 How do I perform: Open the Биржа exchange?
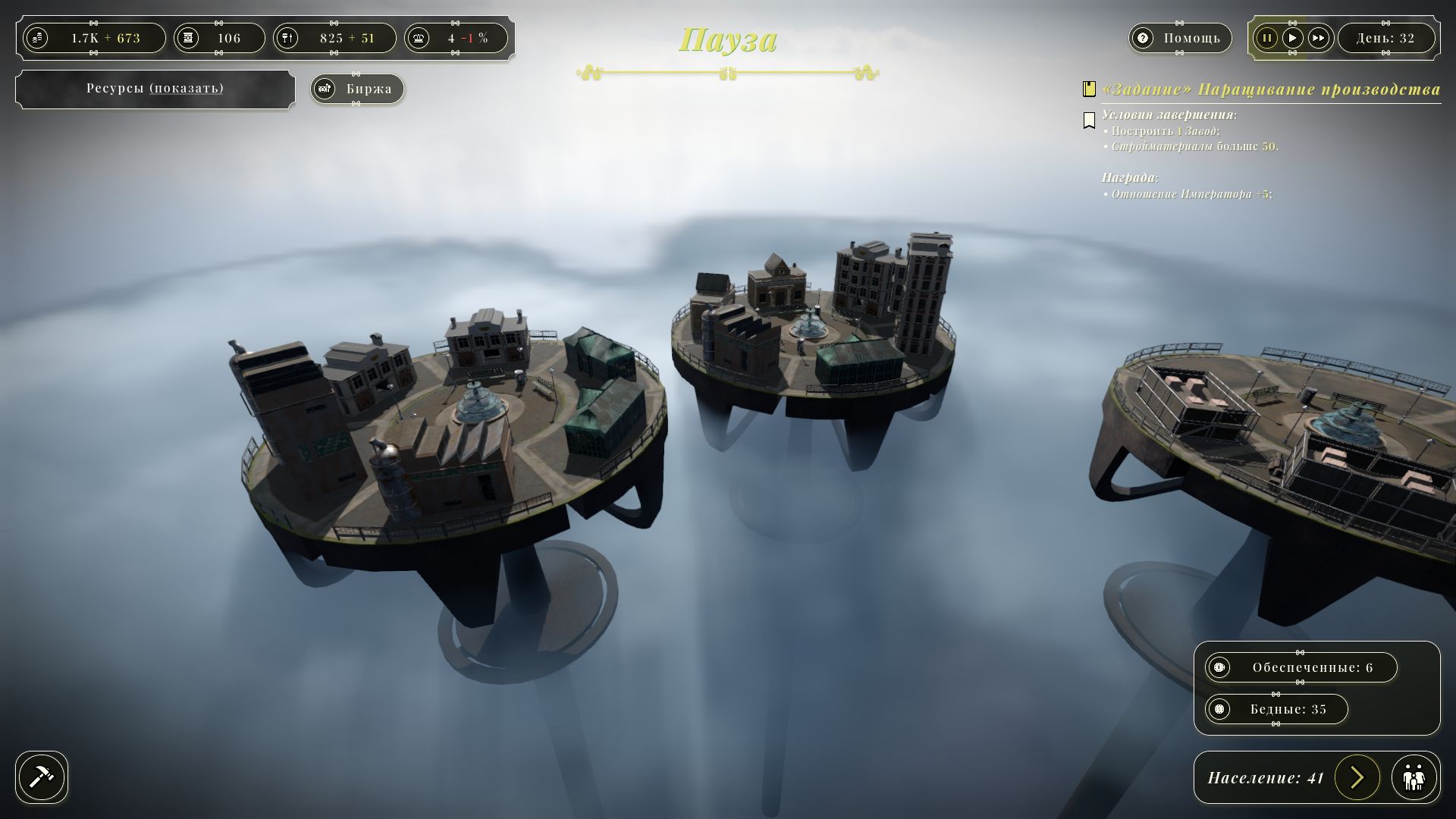click(x=357, y=89)
